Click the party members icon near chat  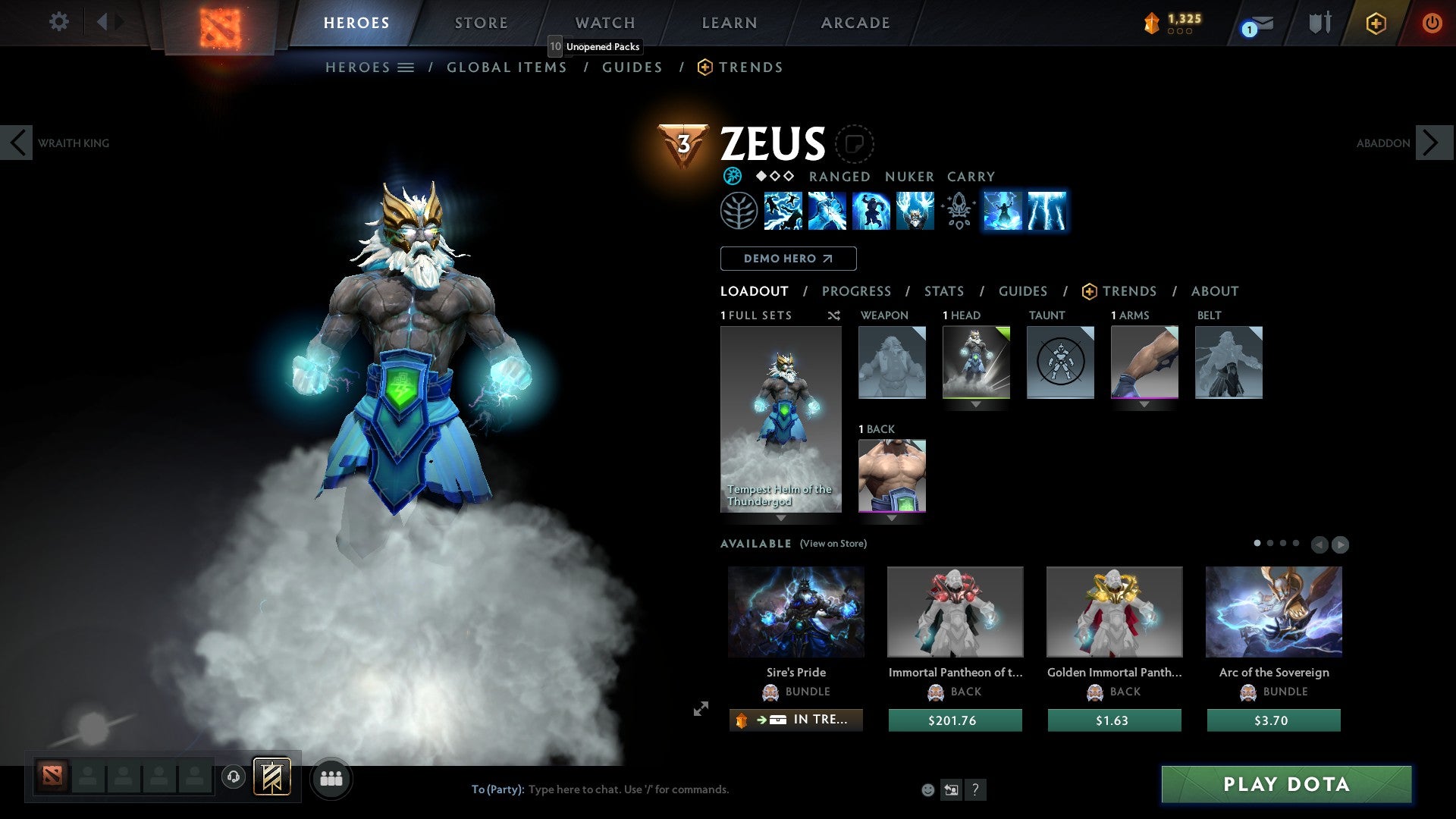331,778
